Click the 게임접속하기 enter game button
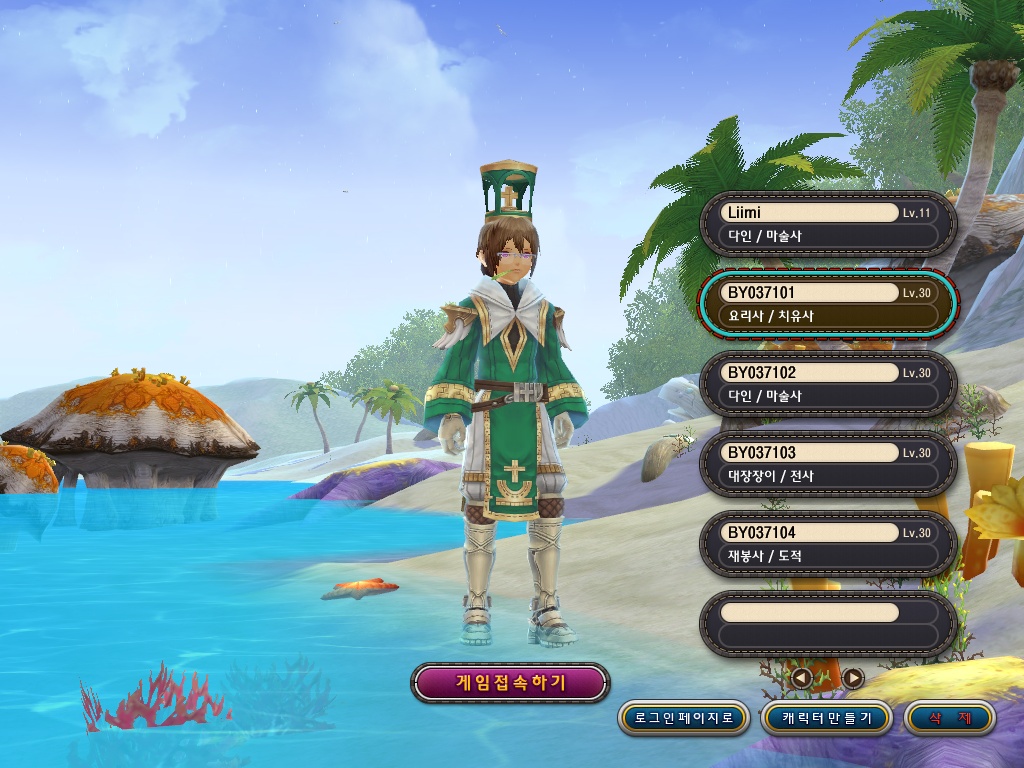This screenshot has height=768, width=1024. (x=510, y=683)
